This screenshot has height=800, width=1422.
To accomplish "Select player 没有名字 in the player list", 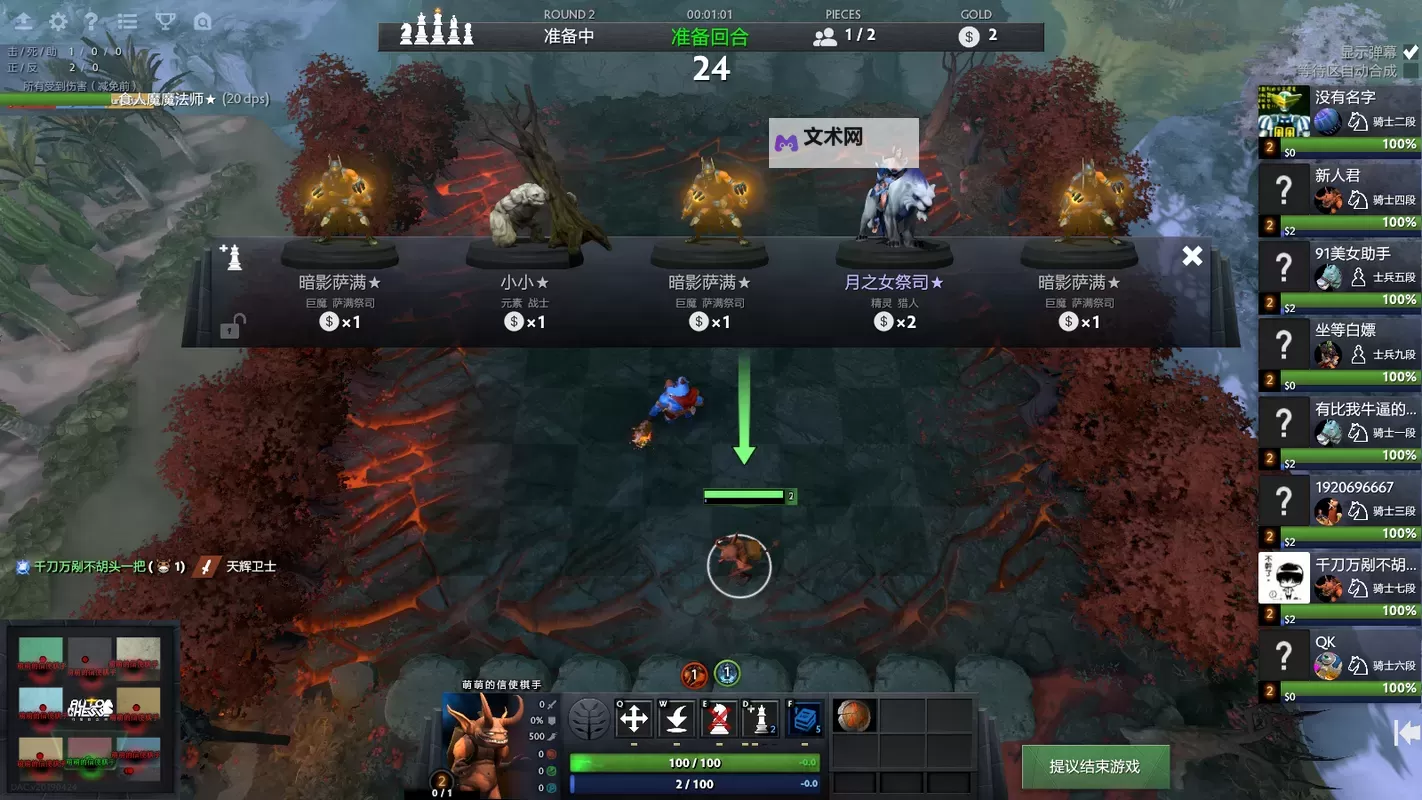I will (1339, 120).
